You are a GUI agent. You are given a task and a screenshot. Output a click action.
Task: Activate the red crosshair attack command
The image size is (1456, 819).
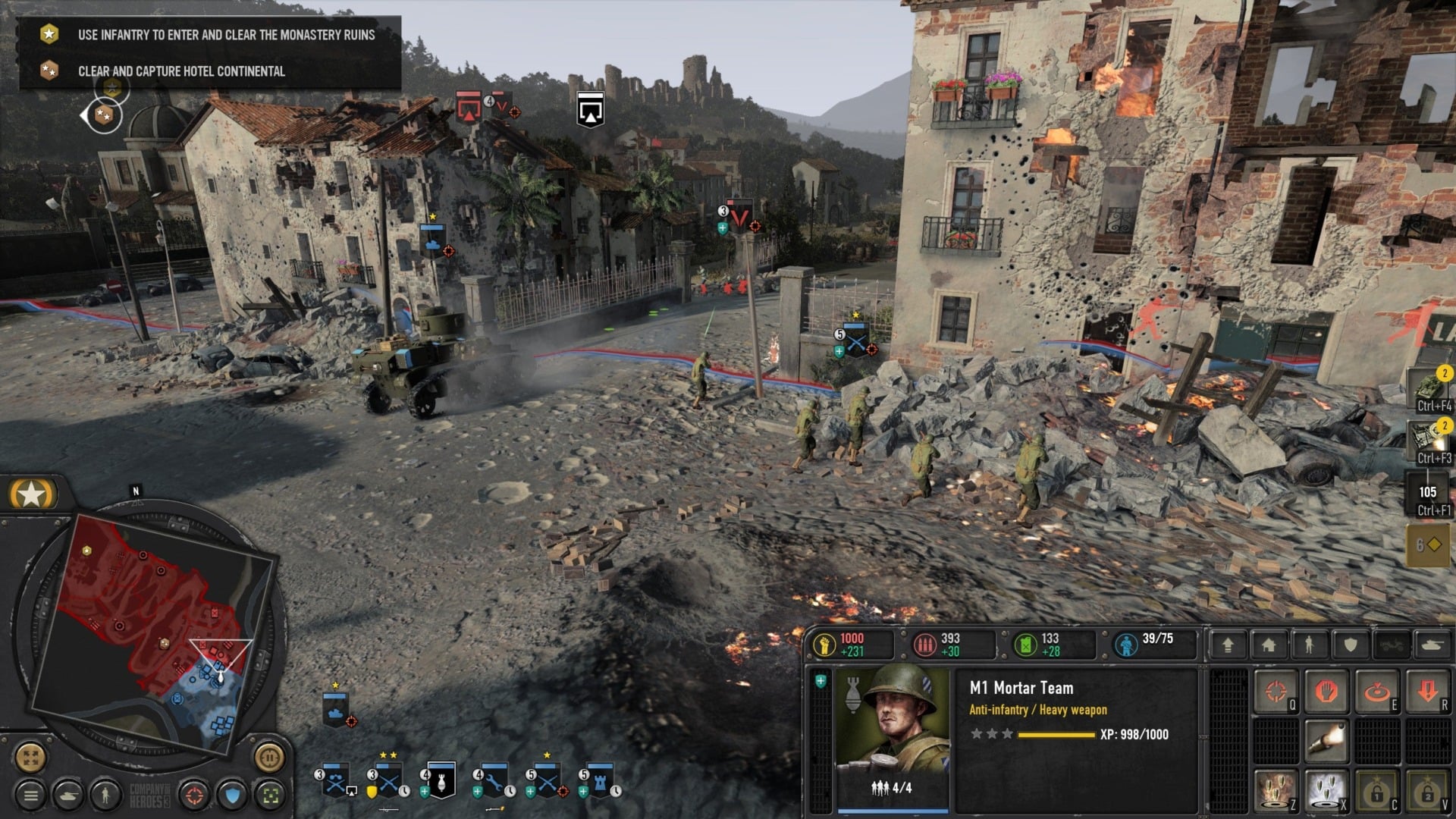pos(1276,692)
